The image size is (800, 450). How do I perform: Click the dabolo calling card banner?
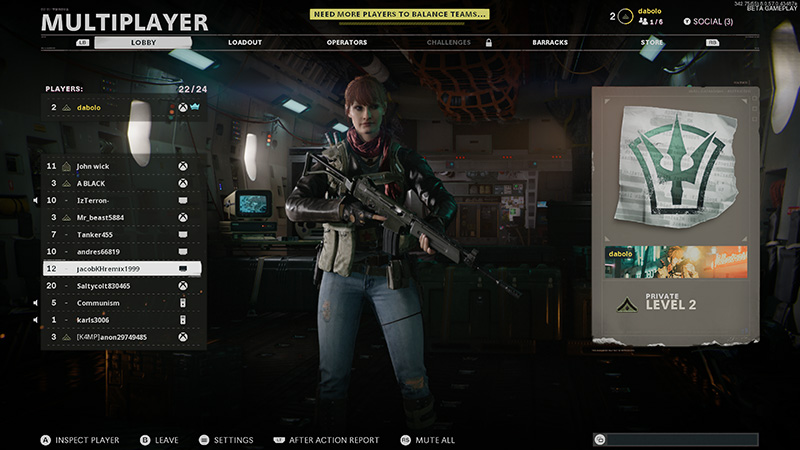(675, 263)
